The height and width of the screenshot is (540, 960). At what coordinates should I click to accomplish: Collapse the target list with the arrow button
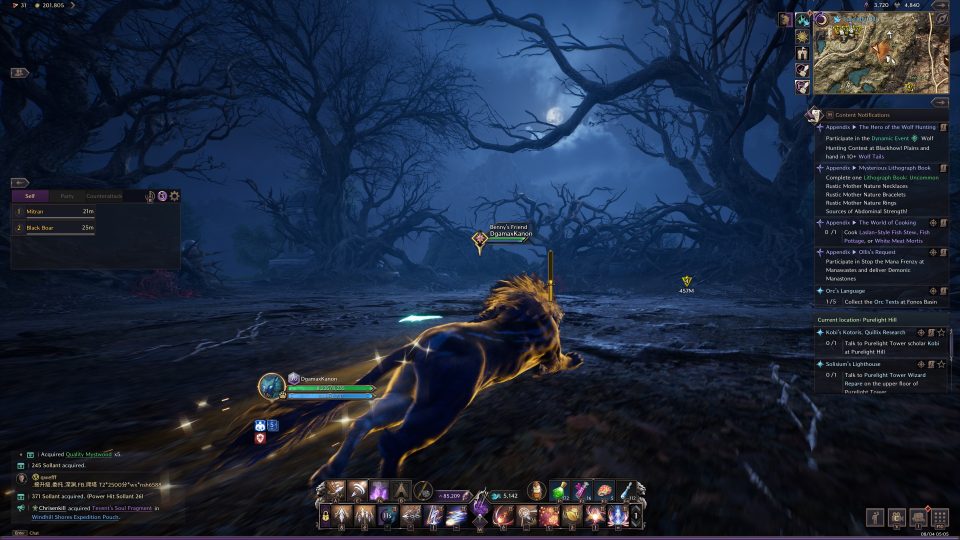[x=20, y=183]
